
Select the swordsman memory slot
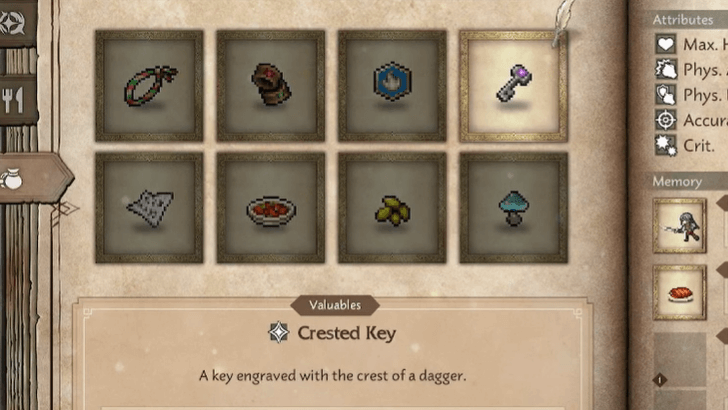click(680, 225)
